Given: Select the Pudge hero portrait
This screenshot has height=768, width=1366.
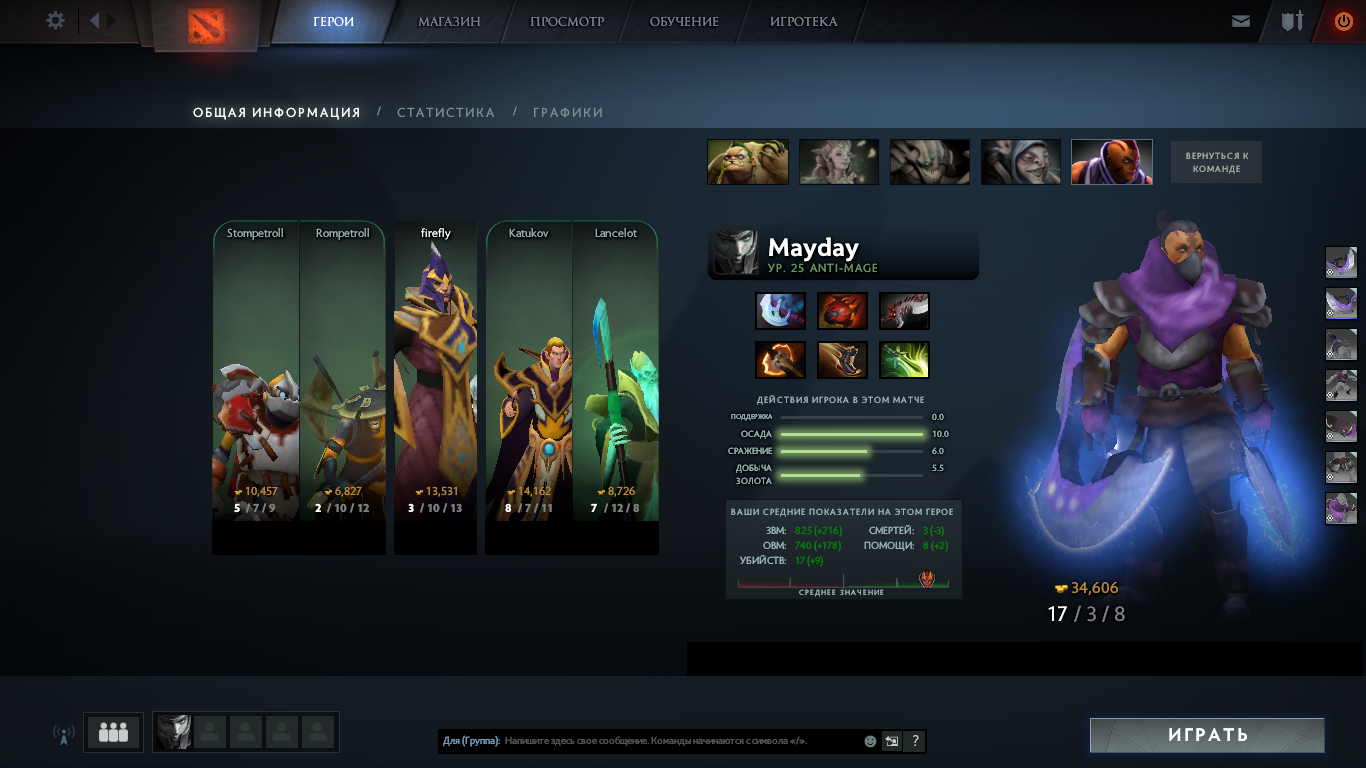Looking at the screenshot, I should coord(748,162).
